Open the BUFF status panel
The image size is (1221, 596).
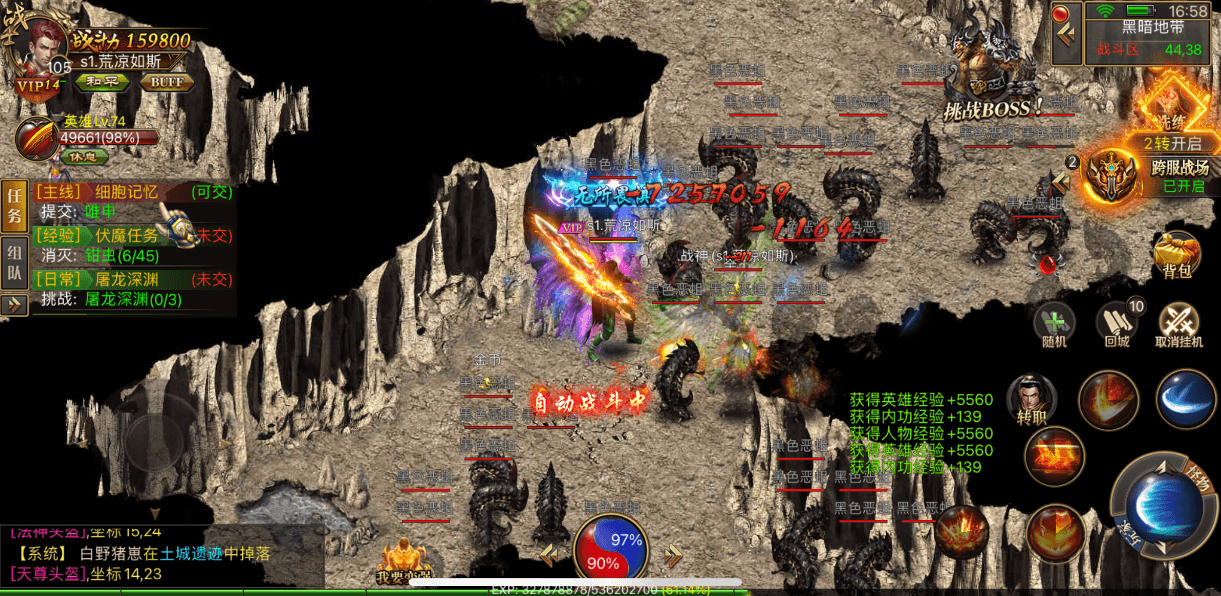(167, 82)
